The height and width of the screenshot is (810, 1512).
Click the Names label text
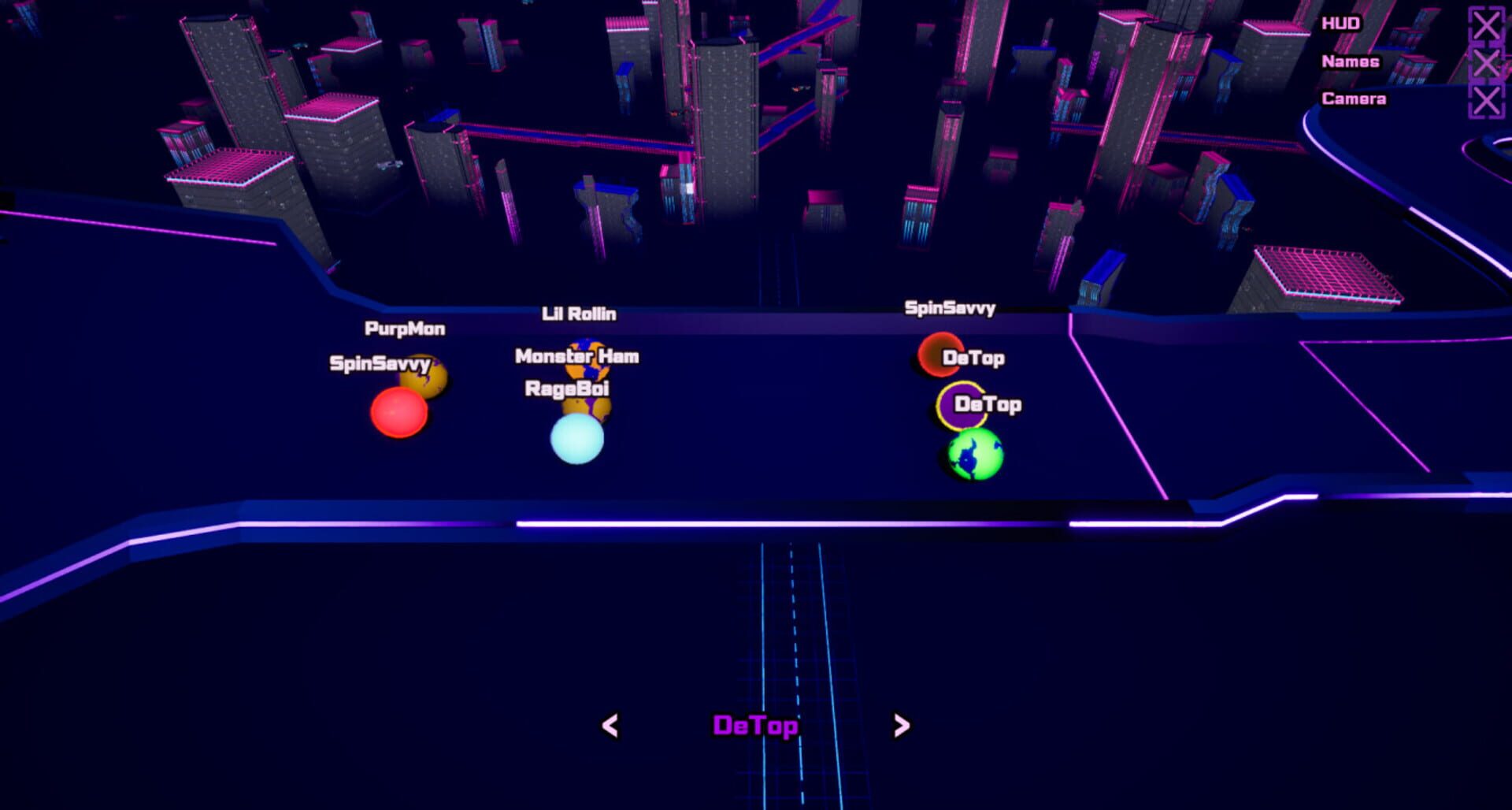(x=1352, y=61)
